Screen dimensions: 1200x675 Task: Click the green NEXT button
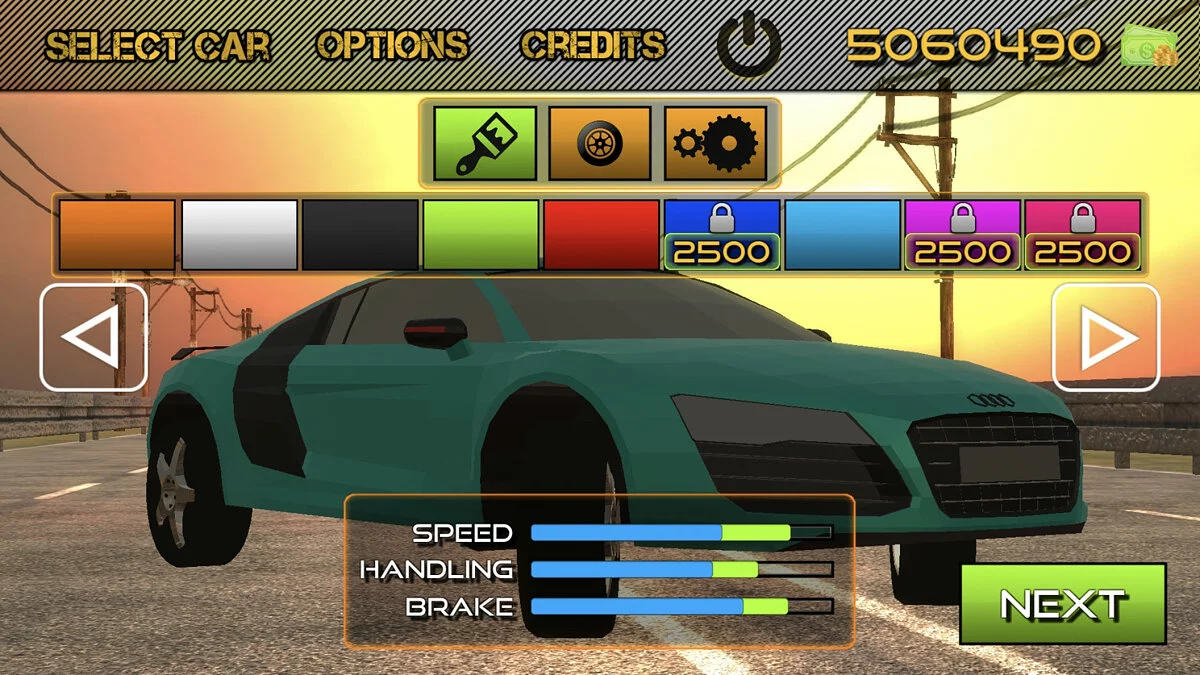point(1063,604)
